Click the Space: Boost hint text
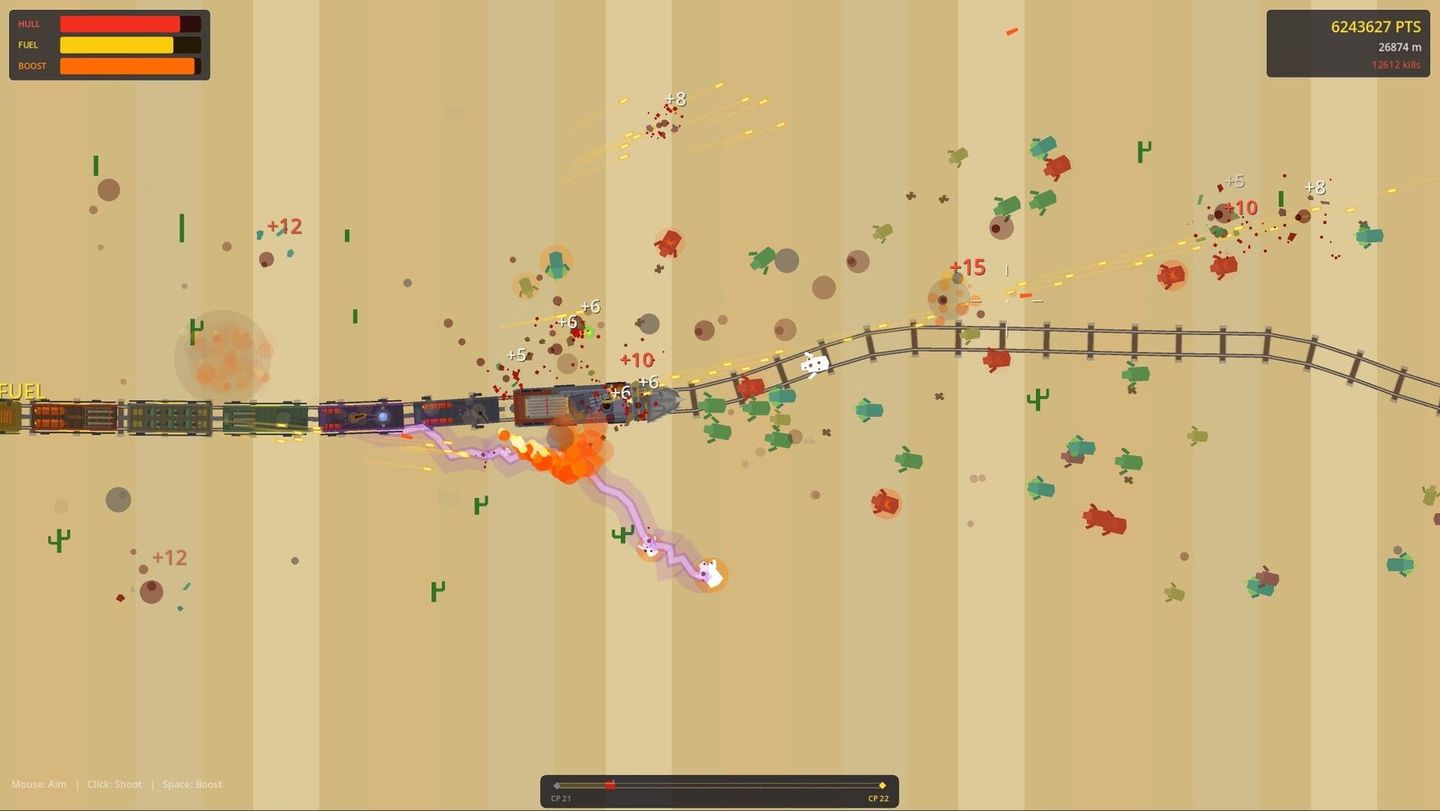The width and height of the screenshot is (1440, 811). coord(191,784)
